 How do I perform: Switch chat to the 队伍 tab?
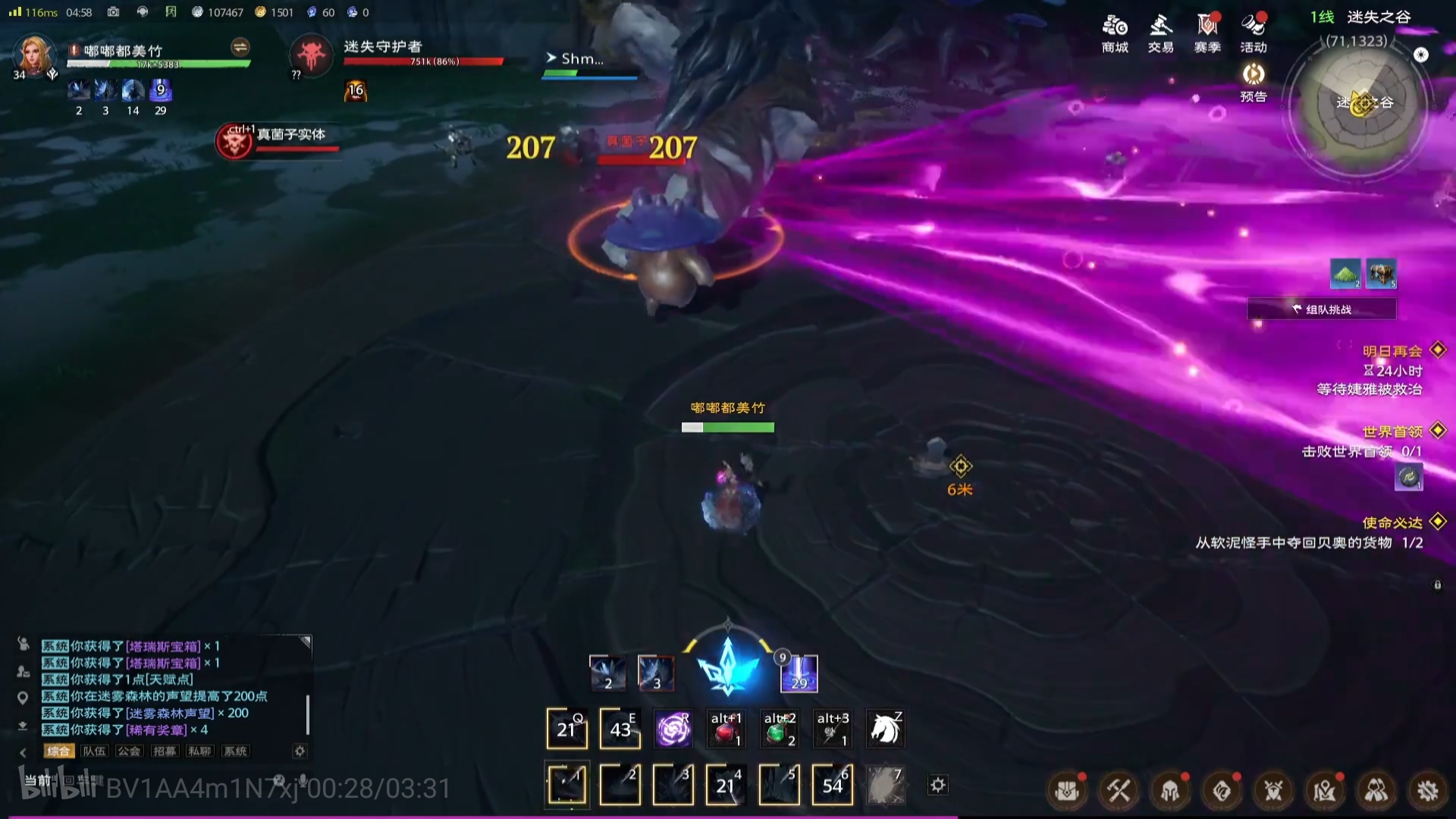click(x=94, y=751)
